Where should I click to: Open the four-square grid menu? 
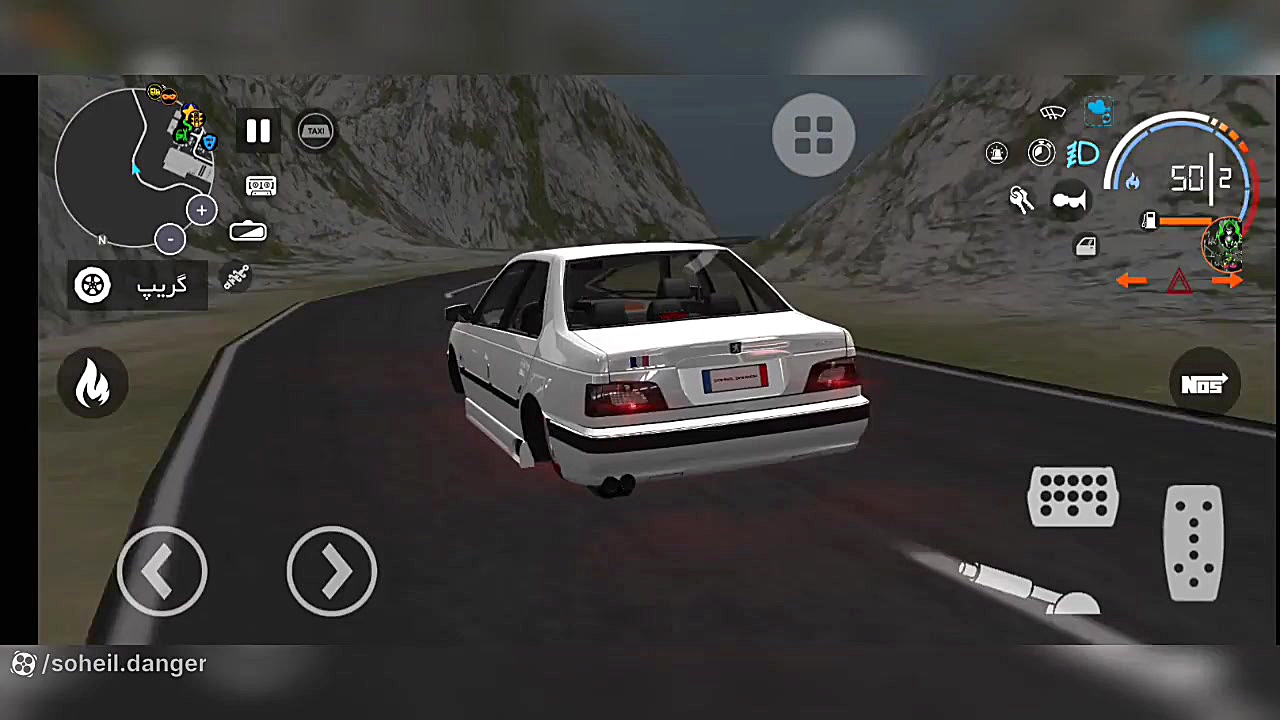tap(813, 135)
